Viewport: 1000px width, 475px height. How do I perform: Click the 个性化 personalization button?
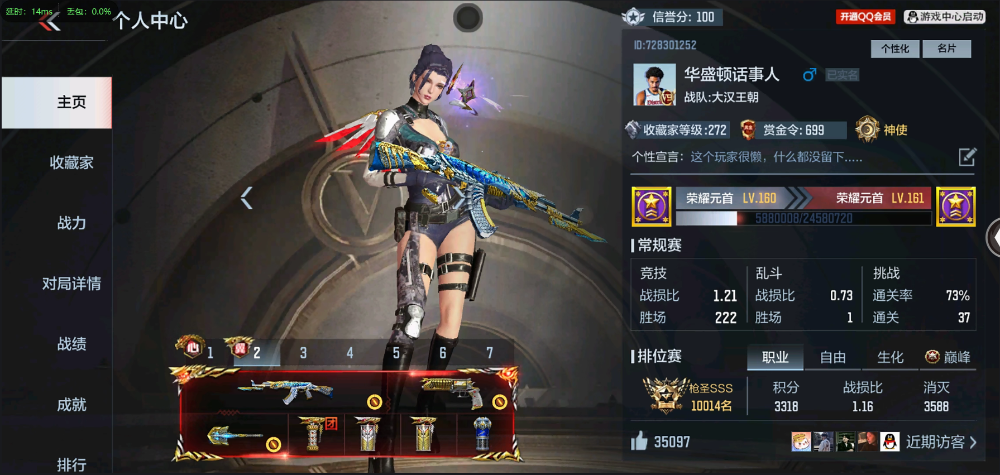tap(895, 48)
